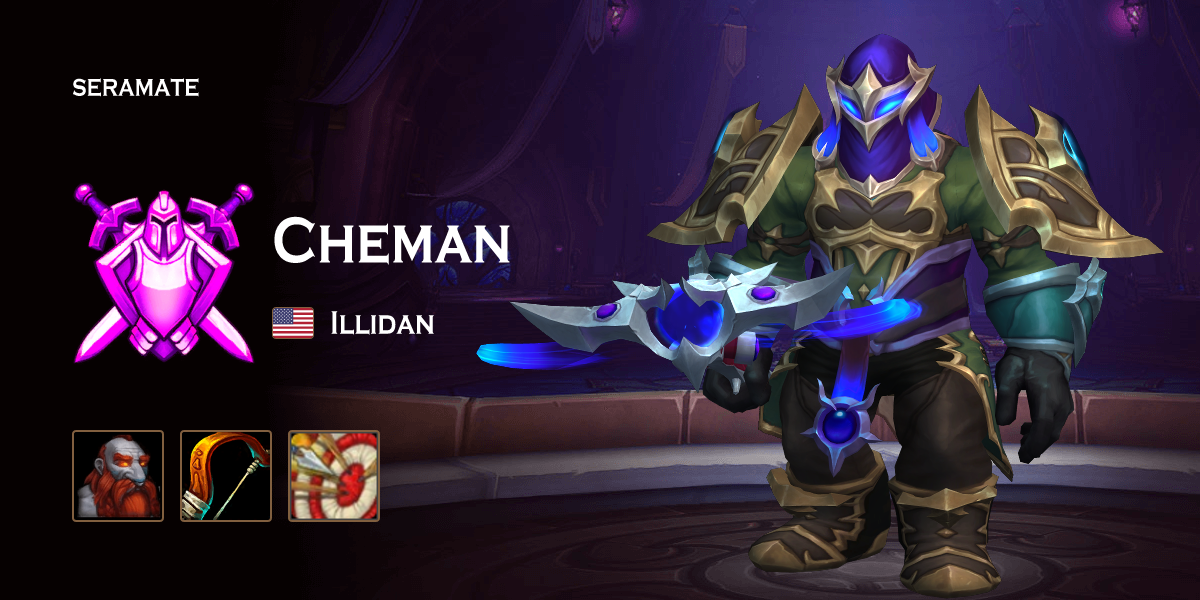
Task: Open the Marksmanship target spec icon
Action: [334, 476]
